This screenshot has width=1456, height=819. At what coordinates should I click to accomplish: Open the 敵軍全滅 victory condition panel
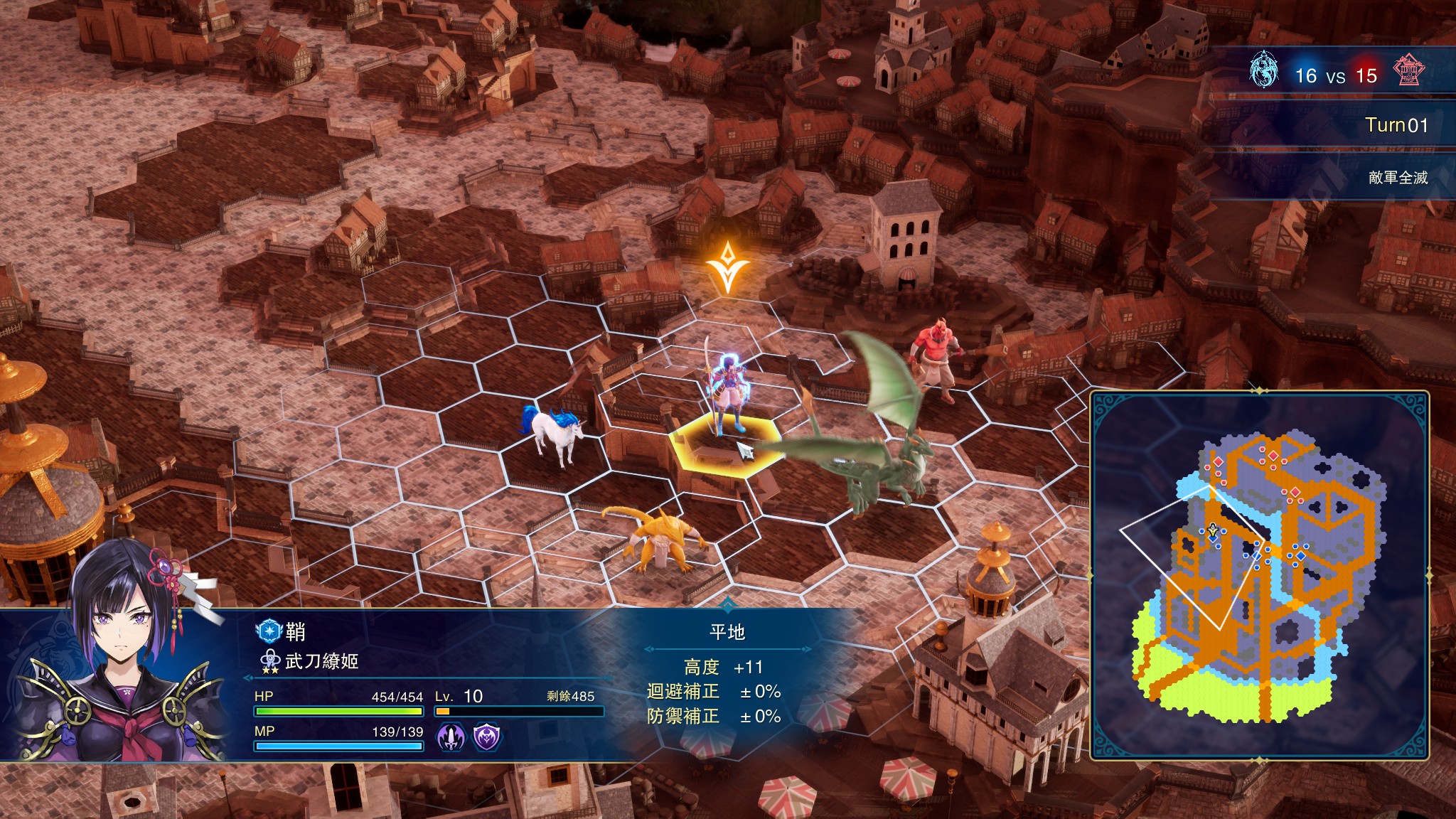1398,178
